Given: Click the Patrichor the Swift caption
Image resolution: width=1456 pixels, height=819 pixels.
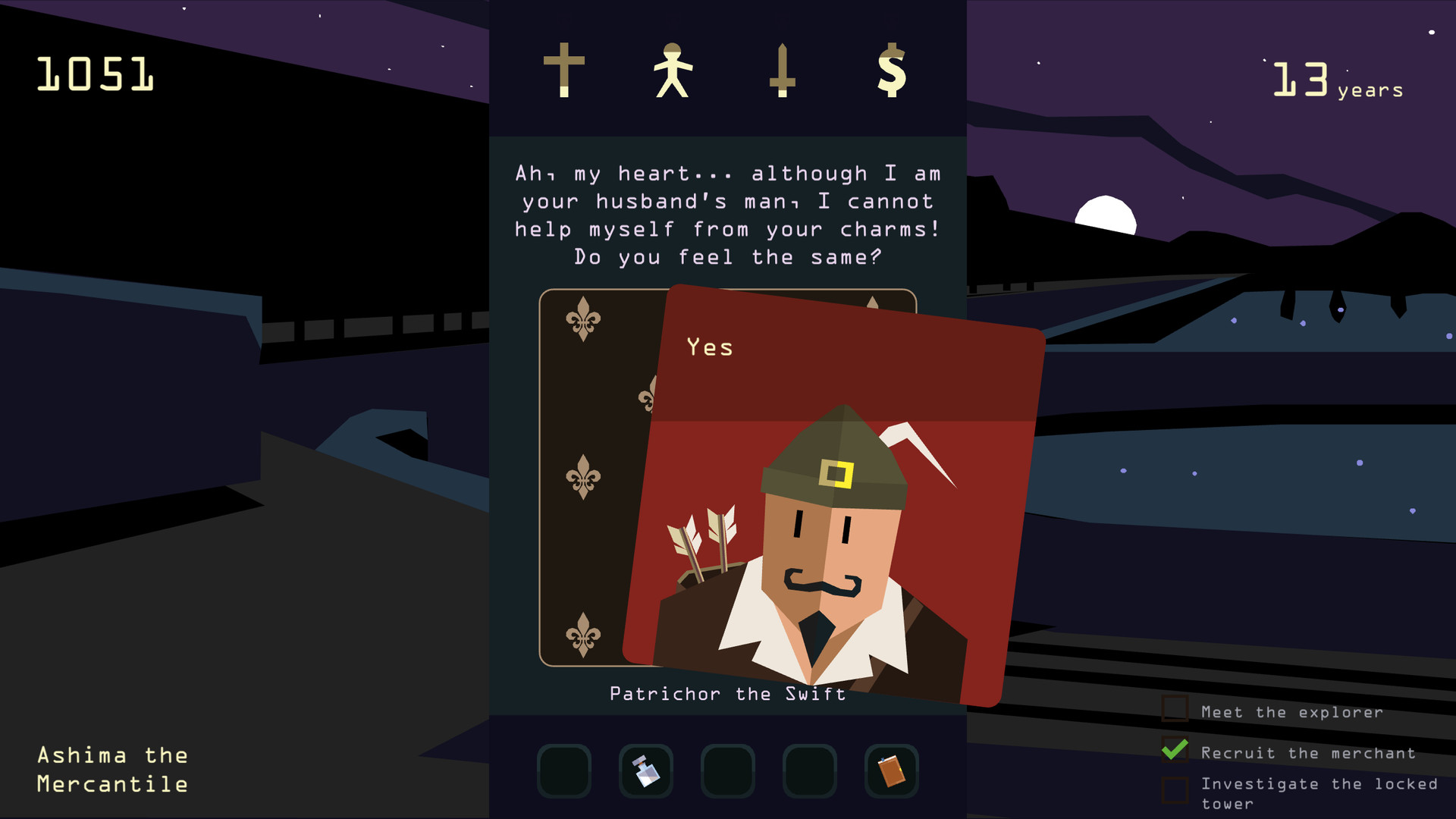Looking at the screenshot, I should click(x=727, y=692).
